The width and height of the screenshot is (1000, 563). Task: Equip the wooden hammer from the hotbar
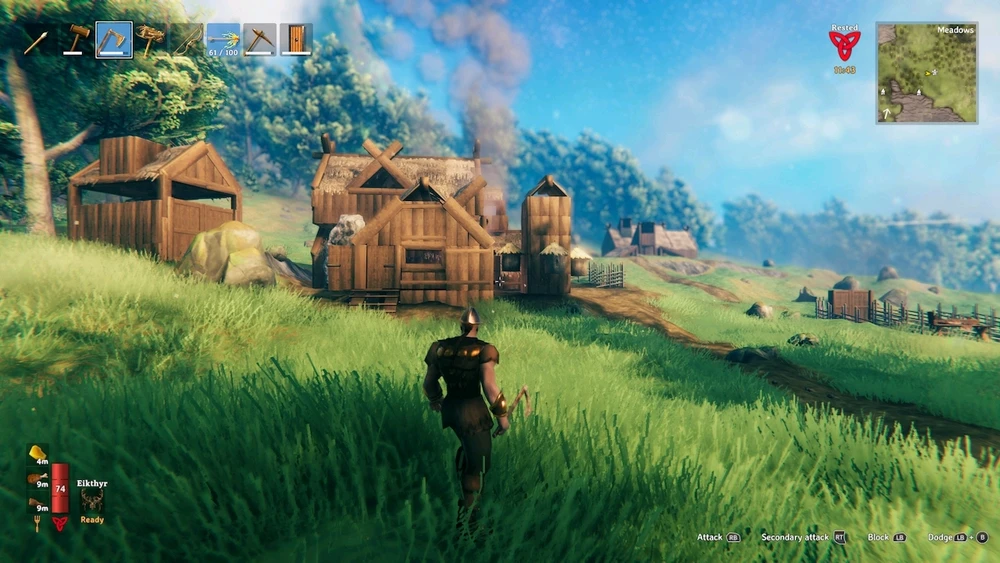pos(77,41)
